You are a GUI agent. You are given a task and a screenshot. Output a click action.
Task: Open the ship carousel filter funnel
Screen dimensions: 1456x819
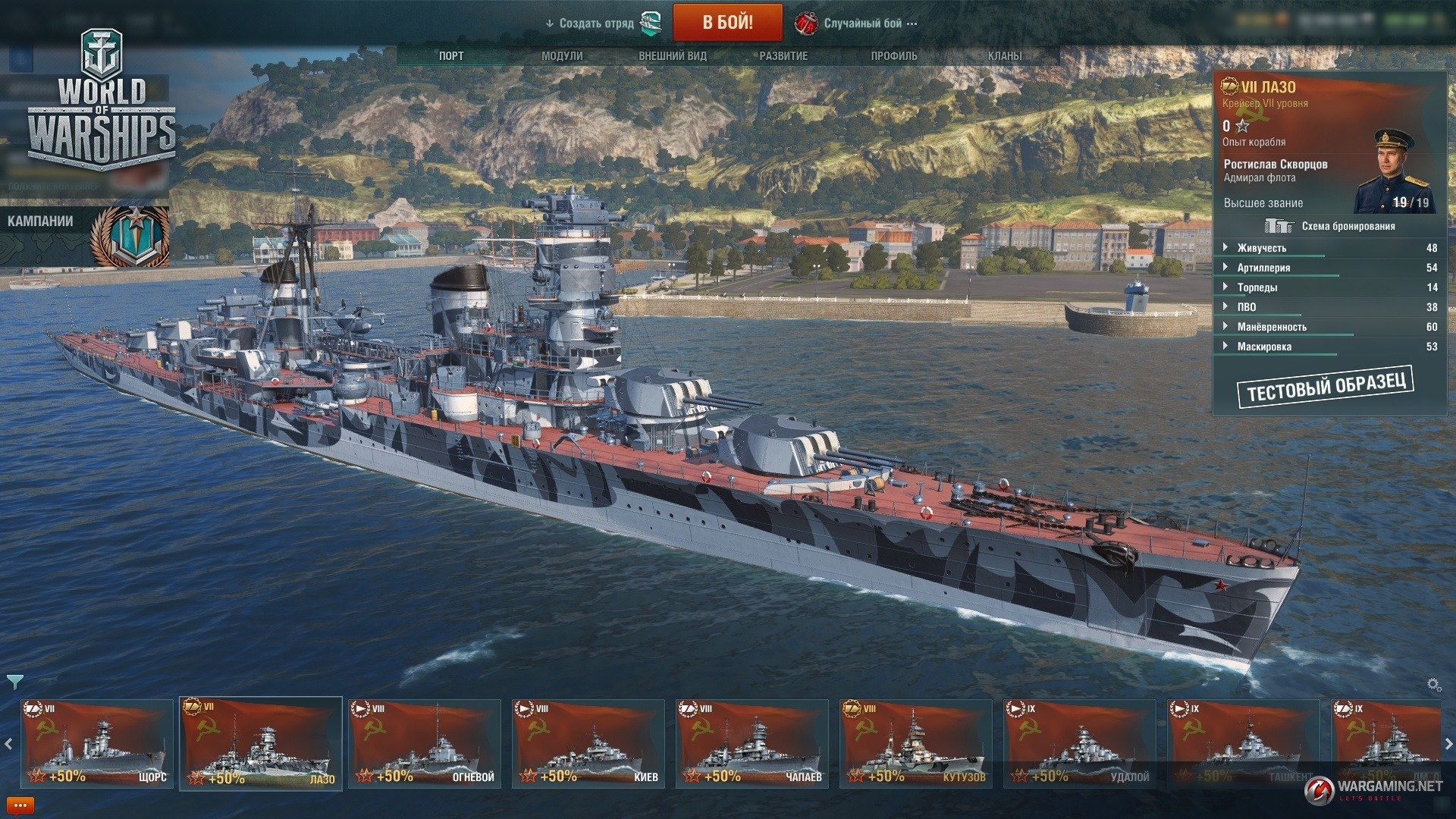(x=14, y=682)
